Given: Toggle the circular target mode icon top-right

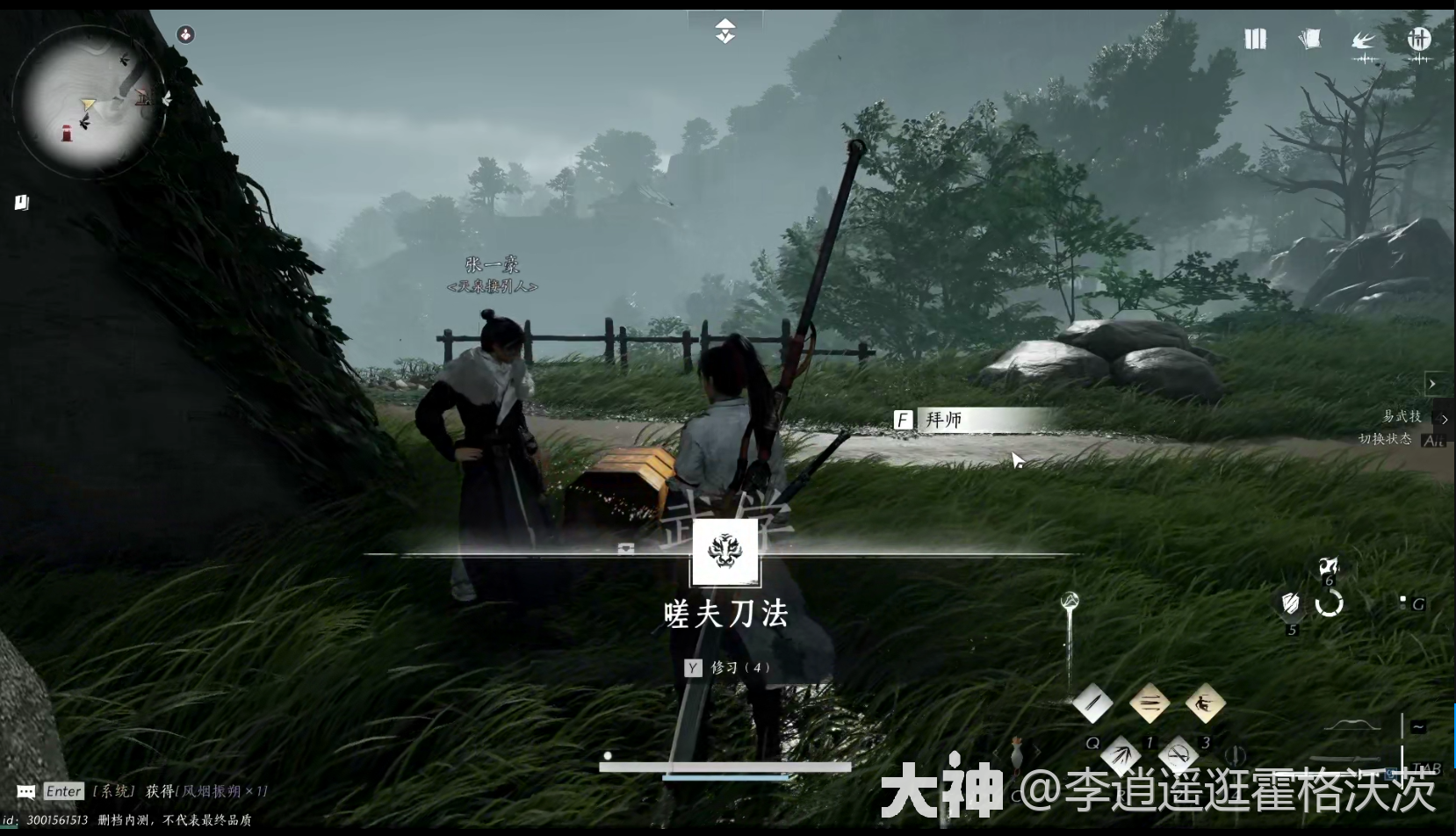Looking at the screenshot, I should [1420, 40].
